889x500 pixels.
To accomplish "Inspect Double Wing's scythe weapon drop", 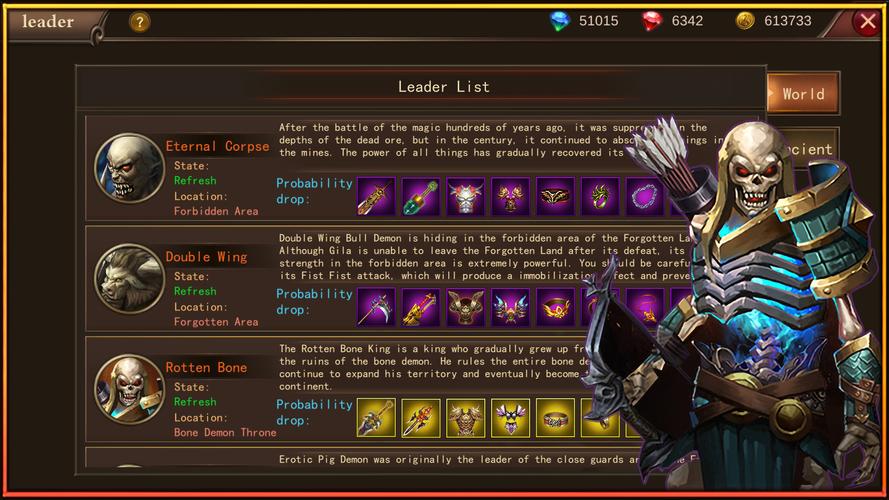I will point(376,307).
